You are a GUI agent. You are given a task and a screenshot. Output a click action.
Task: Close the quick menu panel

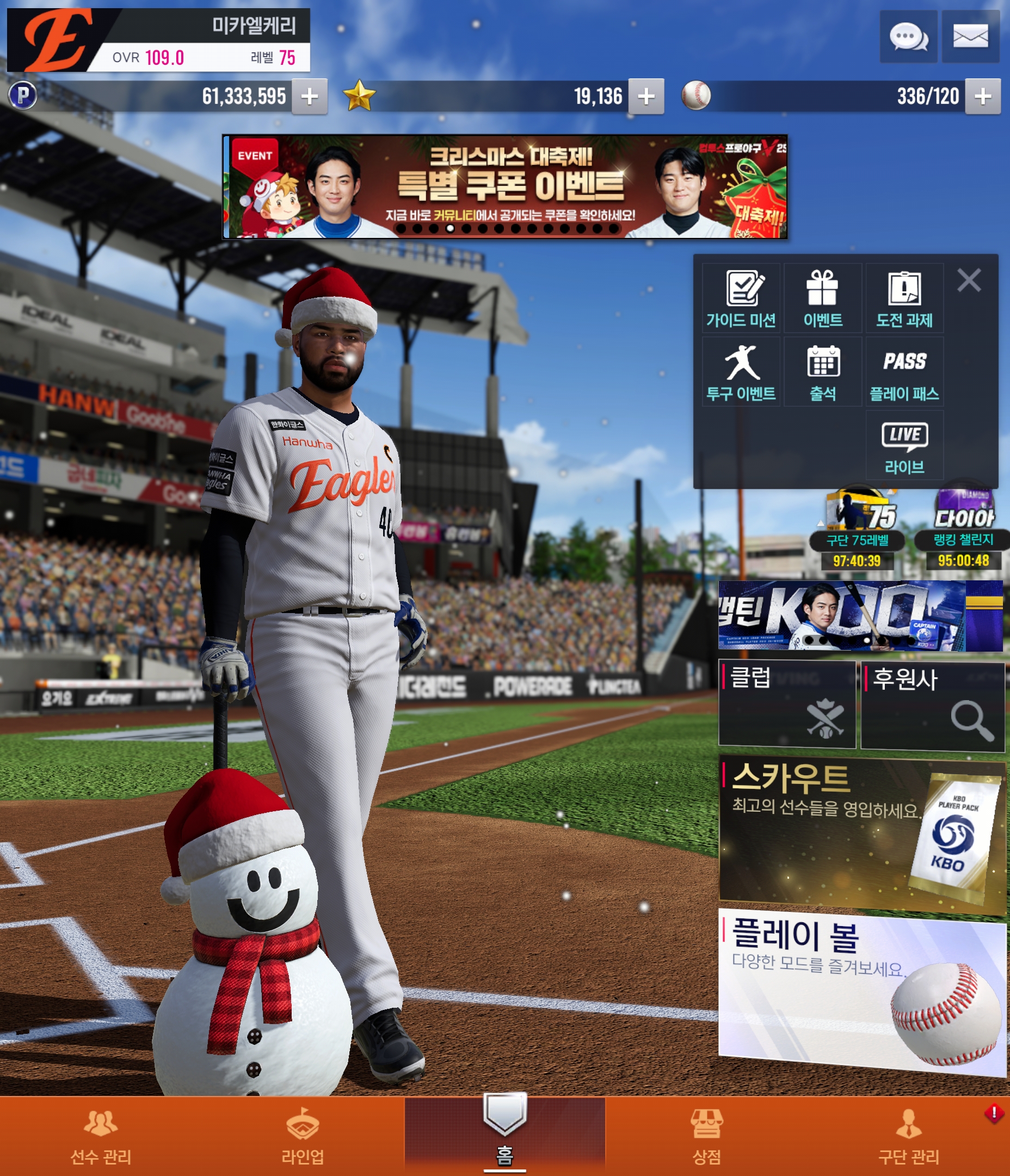pos(969,280)
